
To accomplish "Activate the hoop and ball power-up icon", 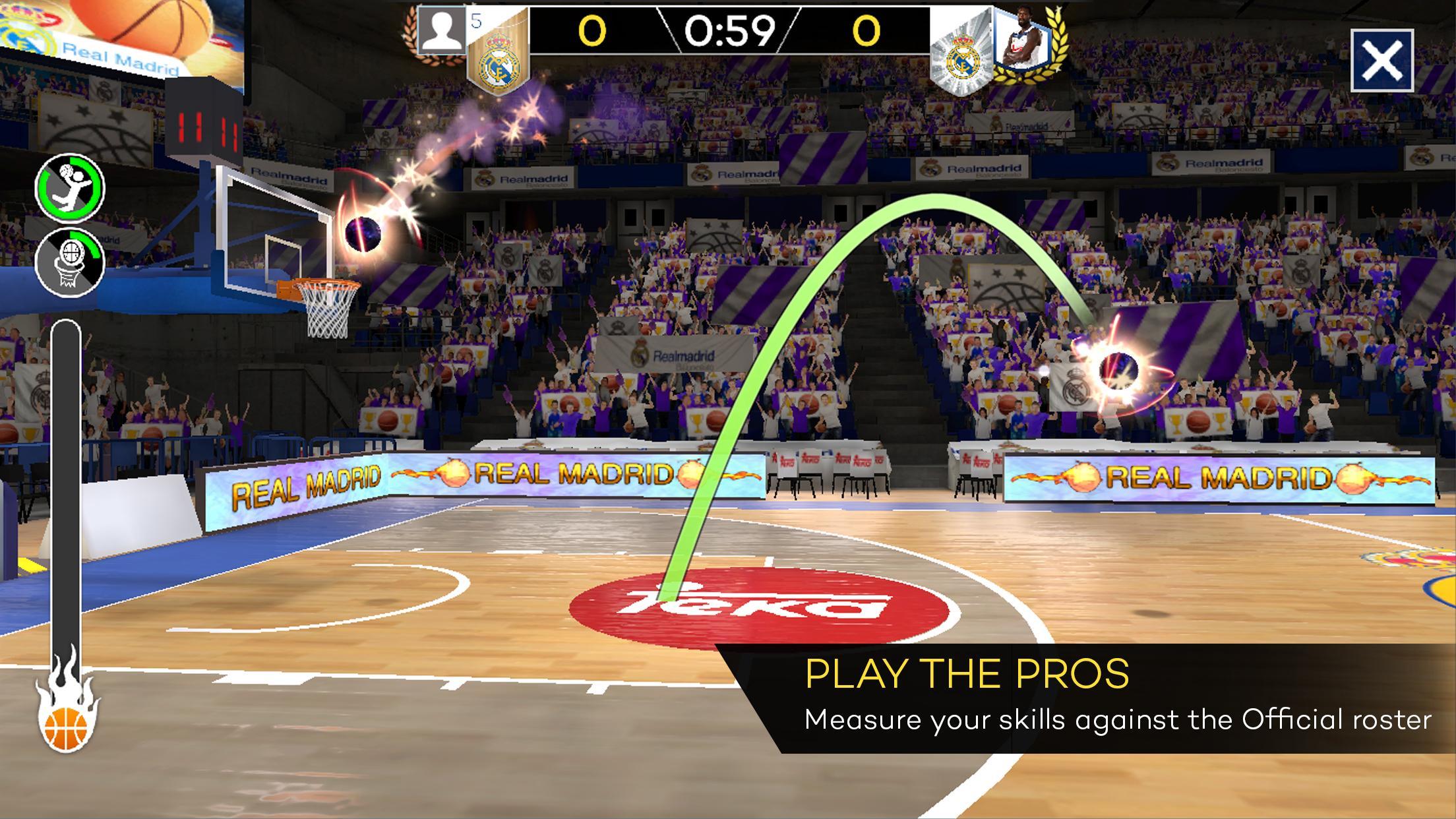I will click(x=69, y=262).
